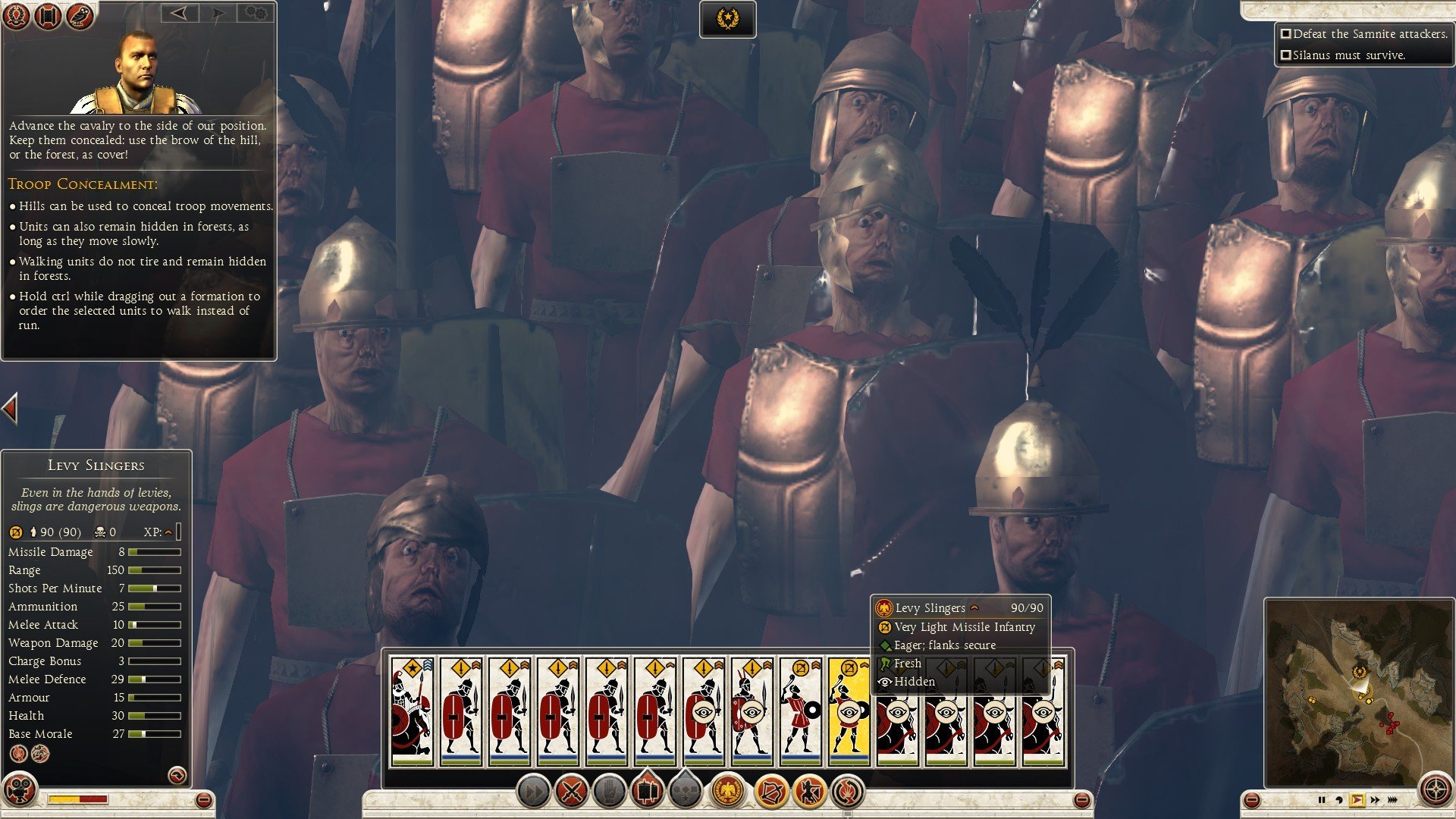Viewport: 1456px width, 819px height.
Task: Set battle speed to fast forward
Action: click(1375, 800)
